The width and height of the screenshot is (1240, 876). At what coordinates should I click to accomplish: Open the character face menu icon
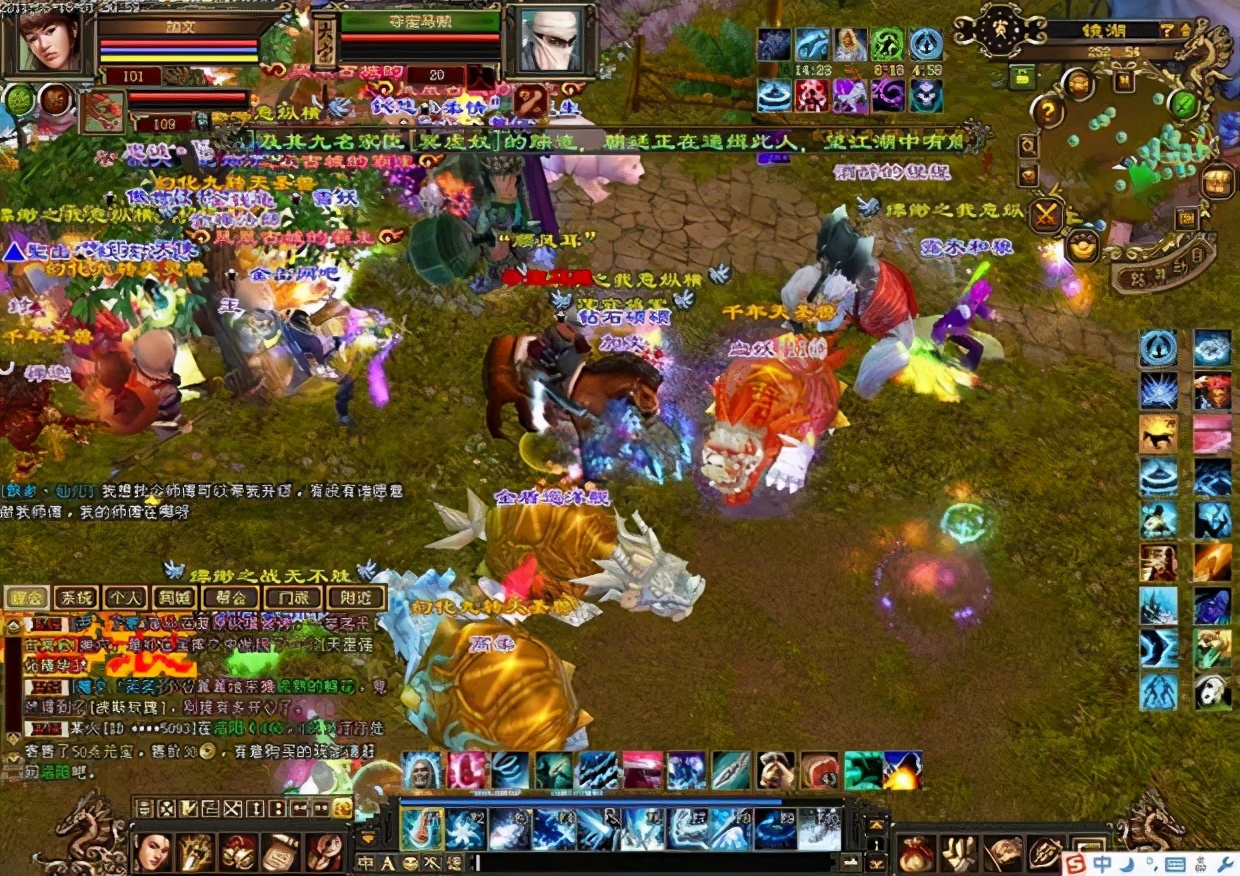click(x=152, y=851)
